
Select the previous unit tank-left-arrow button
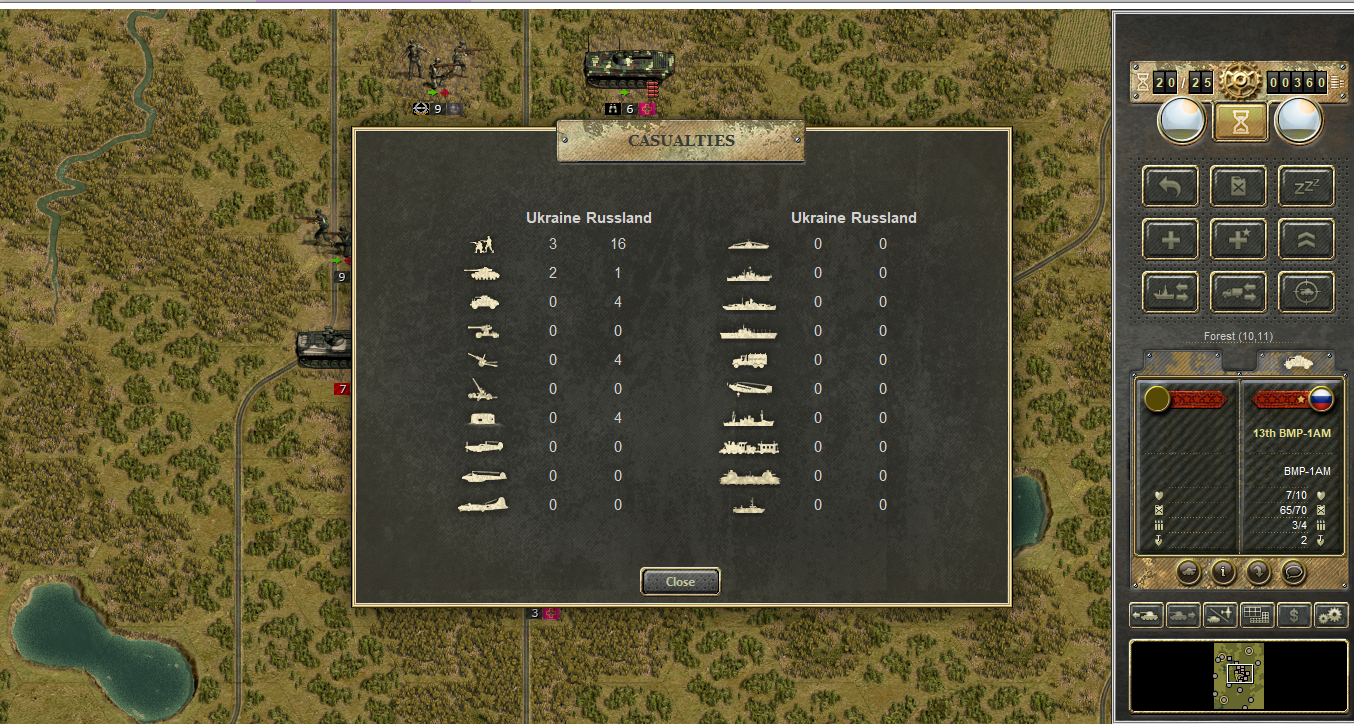[1147, 615]
